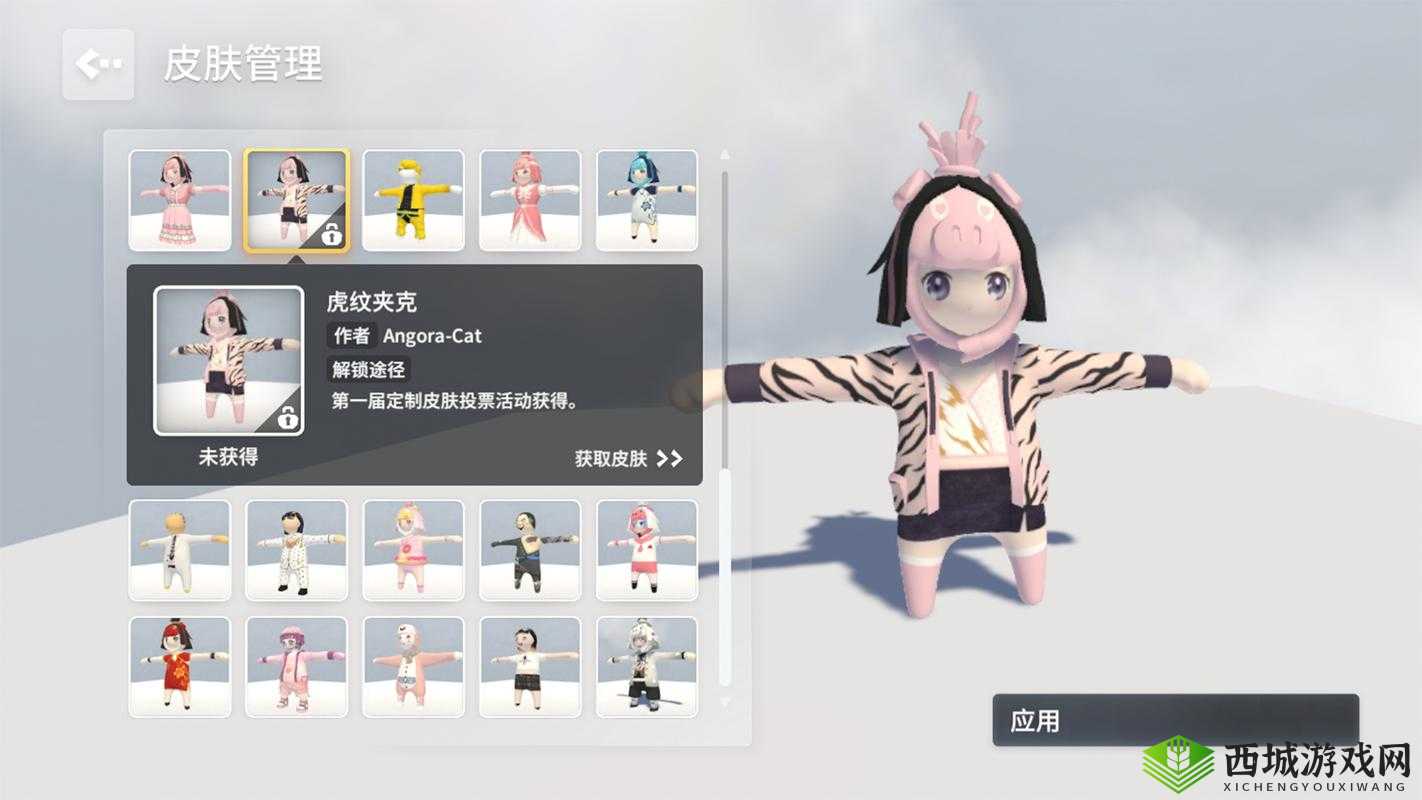The height and width of the screenshot is (800, 1422).
Task: Select the black punk outfit skin thumbnail
Action: [530, 549]
